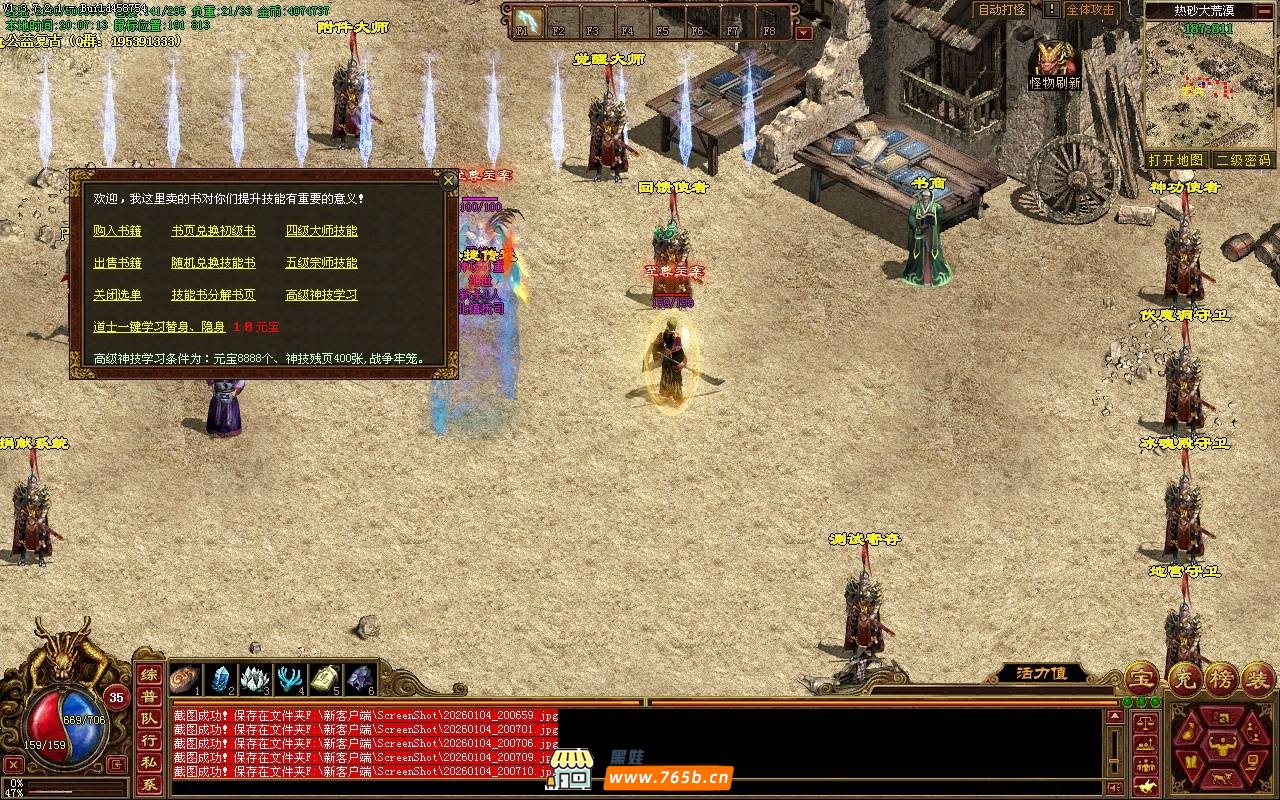Select 道士一键学习替身、隐身 option
The height and width of the screenshot is (800, 1280).
click(158, 327)
